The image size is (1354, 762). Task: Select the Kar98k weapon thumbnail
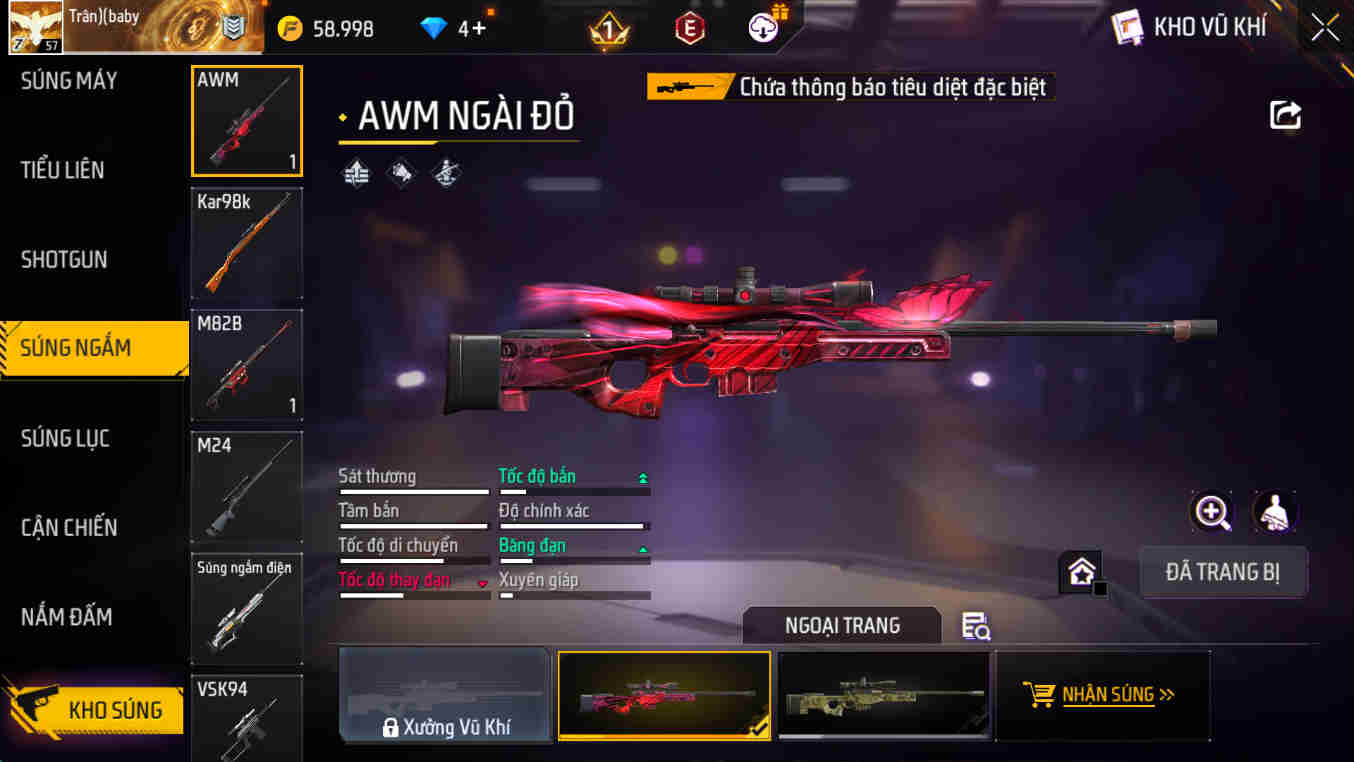click(246, 243)
